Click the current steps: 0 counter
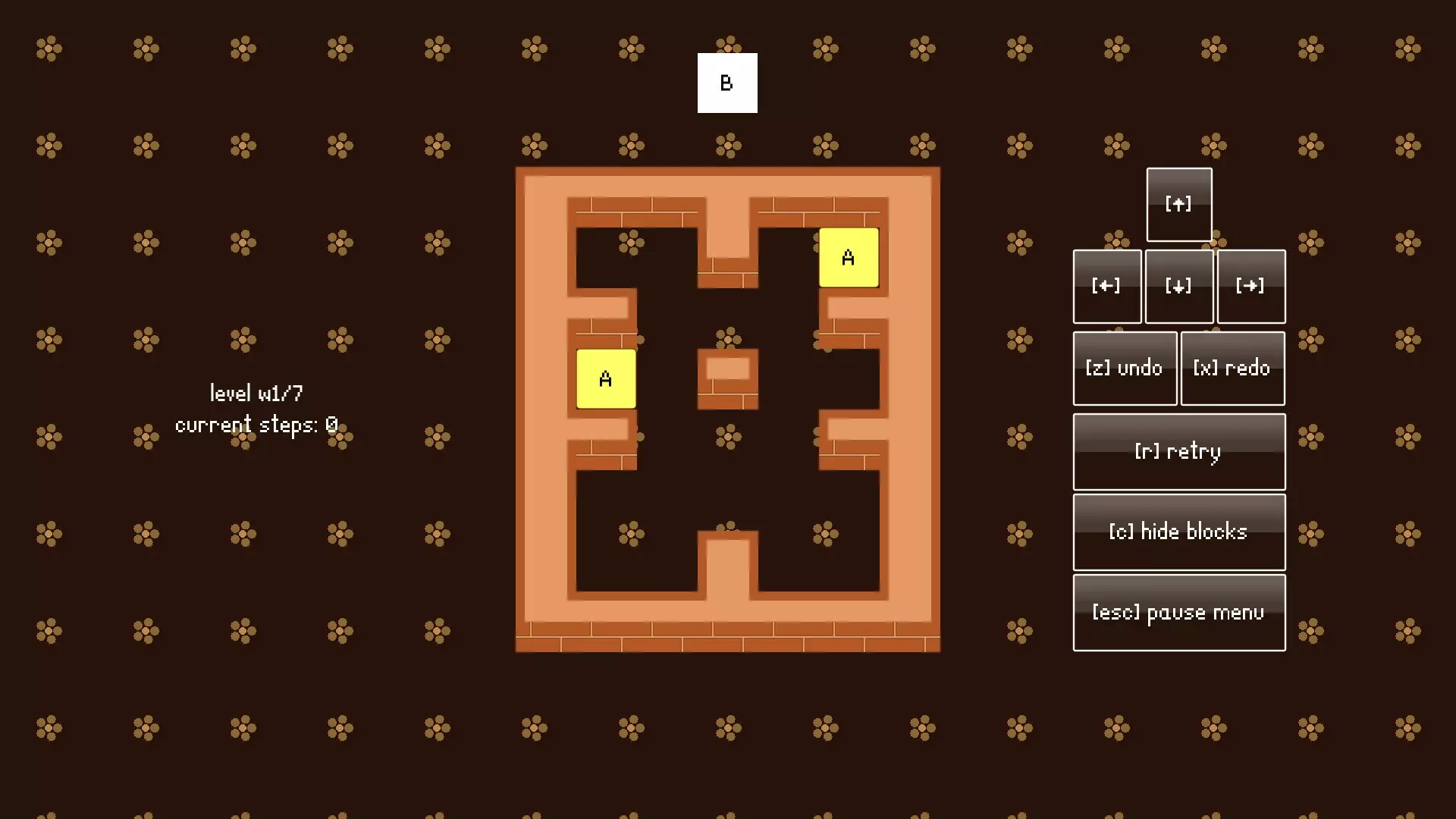 pos(256,424)
